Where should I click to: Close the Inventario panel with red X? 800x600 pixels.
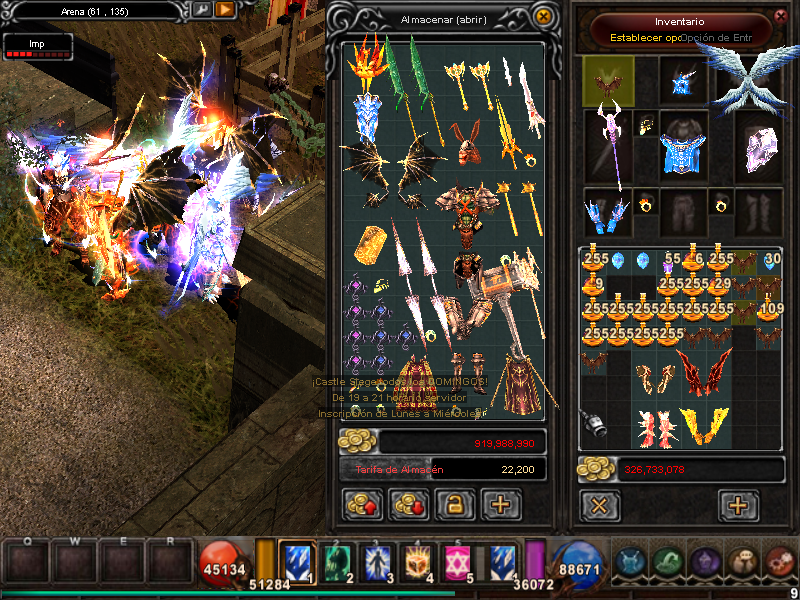point(780,16)
